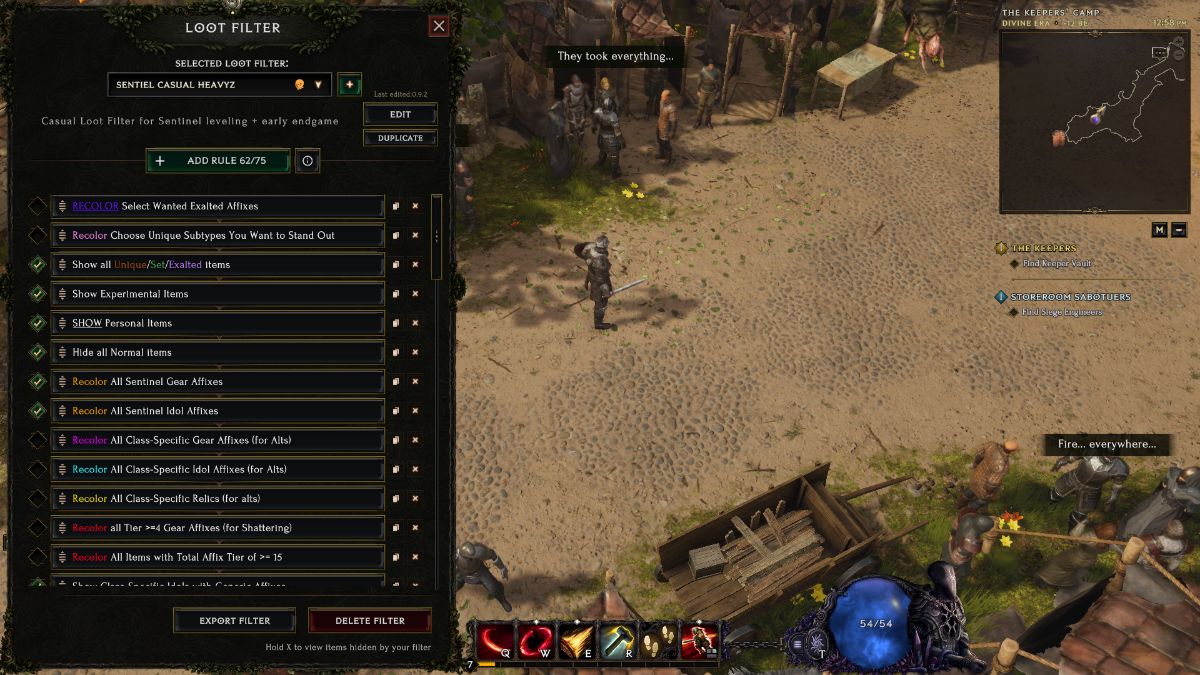This screenshot has height=675, width=1200.
Task: Click the minimap M button
Action: 1159,230
